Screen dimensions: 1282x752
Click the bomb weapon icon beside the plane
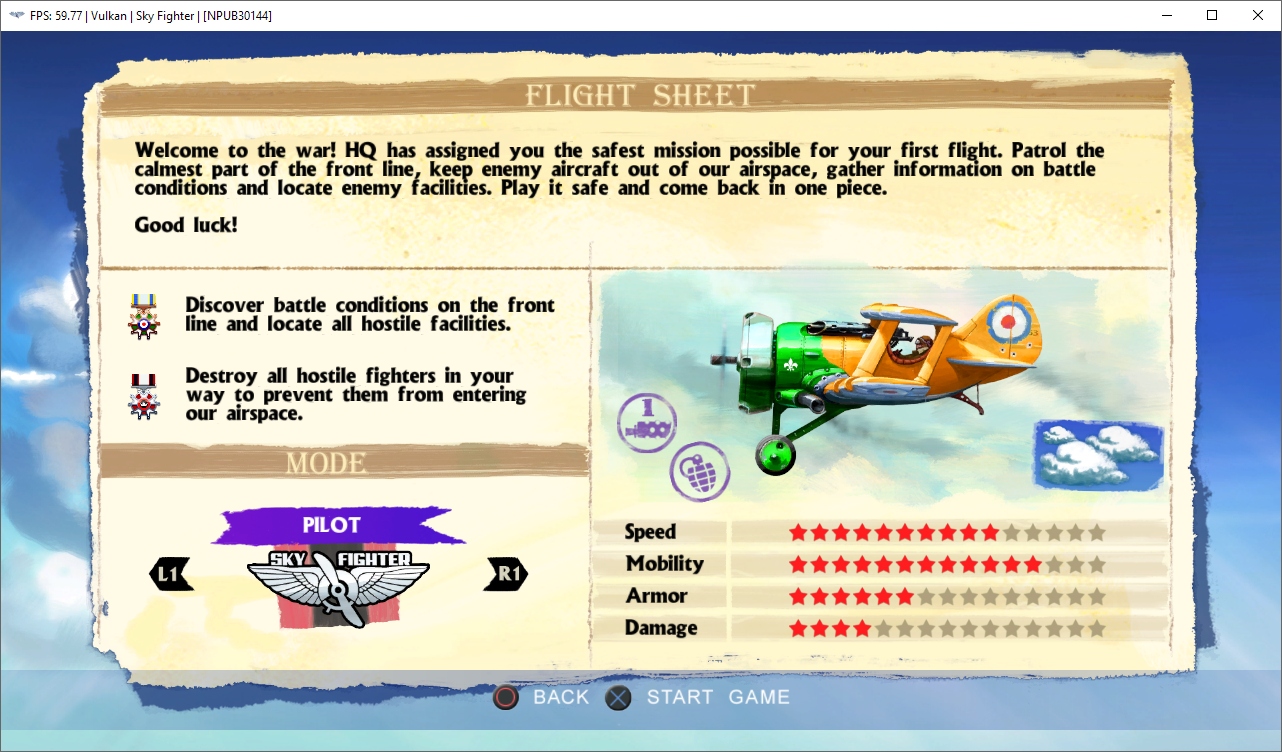[x=646, y=422]
